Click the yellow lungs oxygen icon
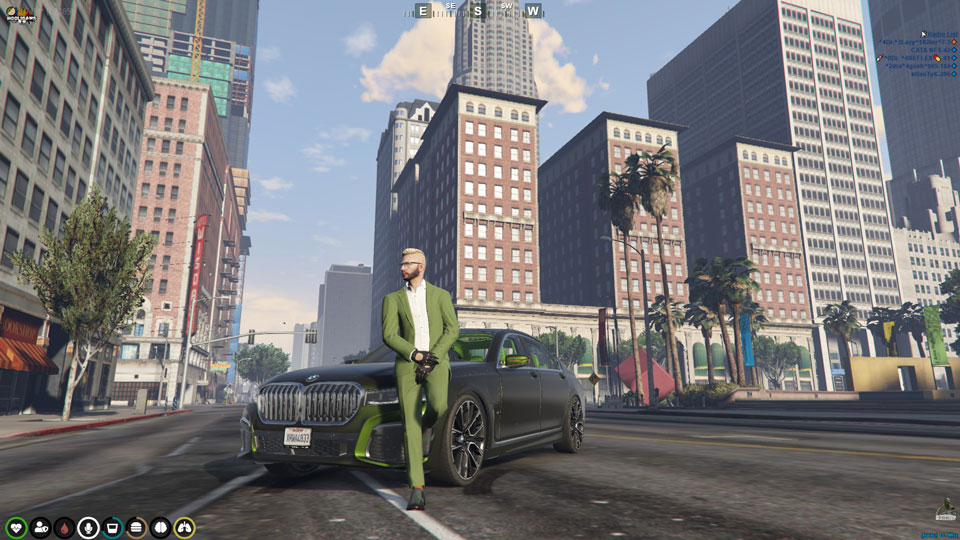Viewport: 960px width, 540px height. click(184, 527)
